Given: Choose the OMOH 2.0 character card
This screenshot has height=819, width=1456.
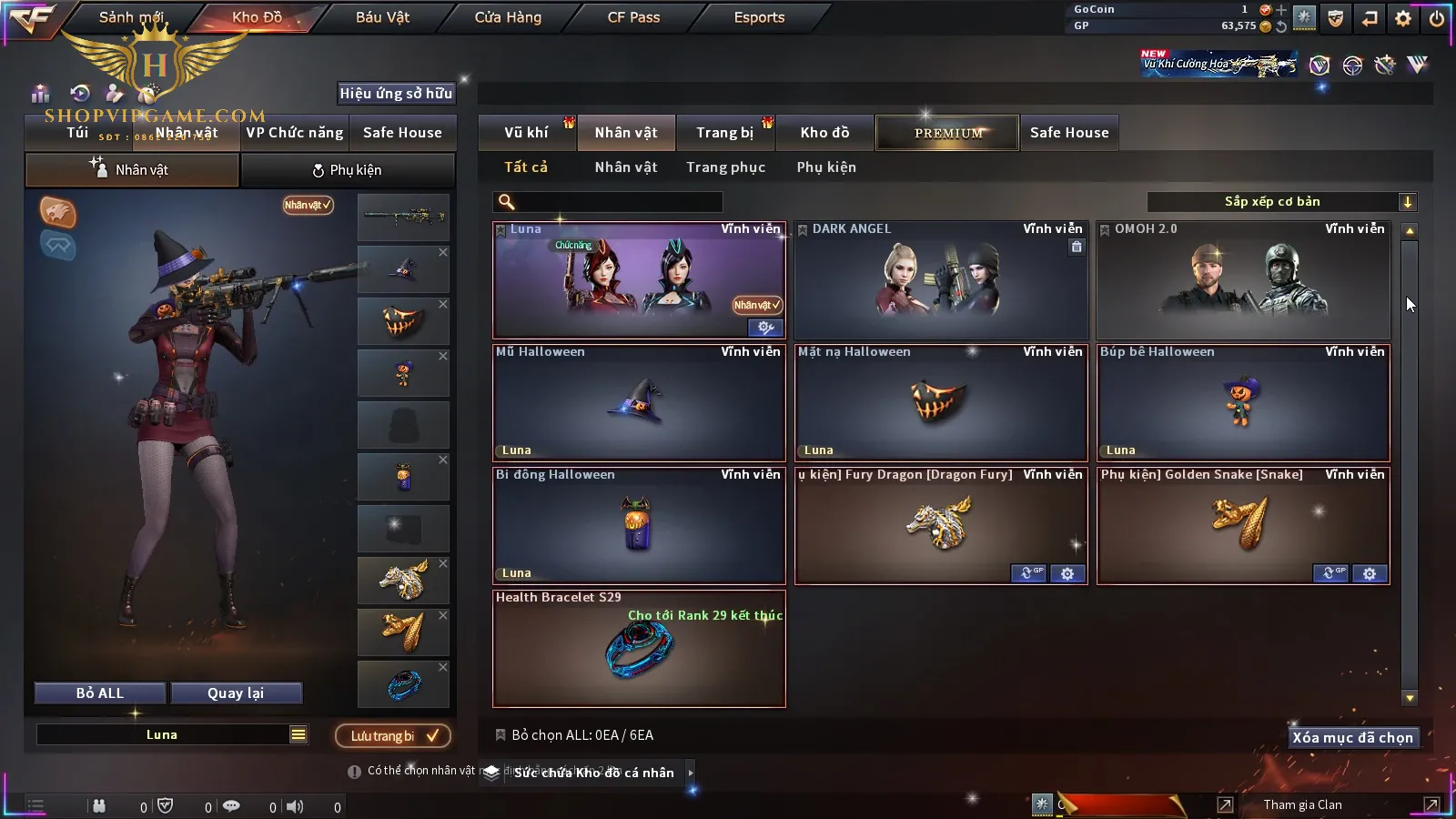Looking at the screenshot, I should point(1243,280).
